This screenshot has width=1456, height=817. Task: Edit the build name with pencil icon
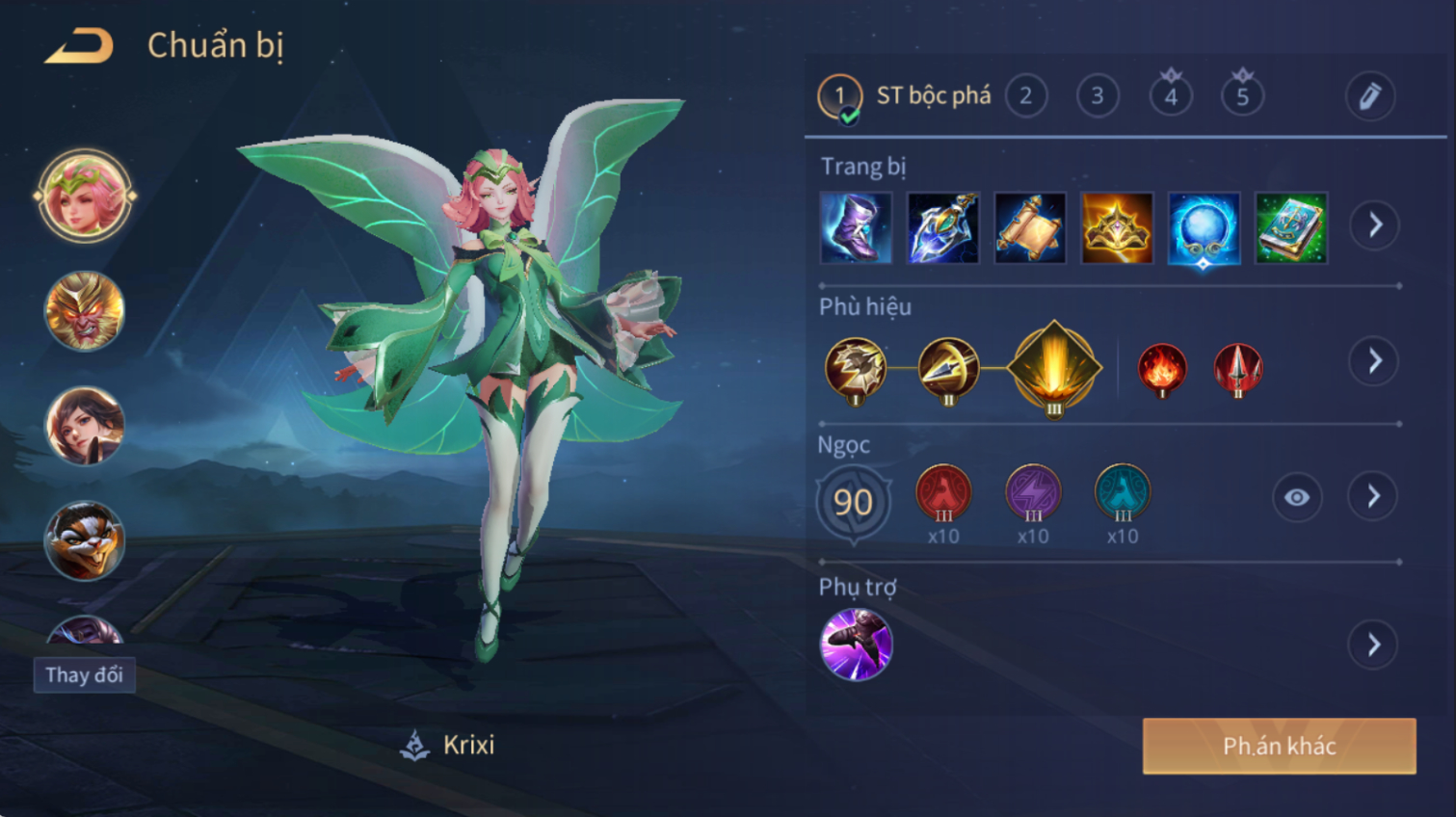coord(1369,96)
